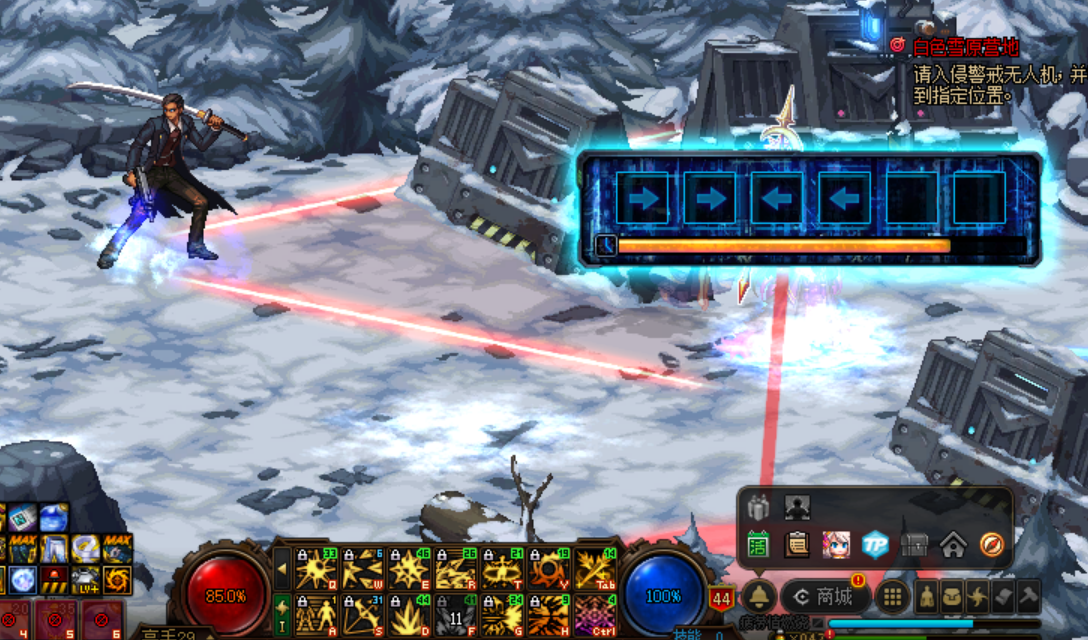The image size is (1088, 640).
Task: Activate the skill bound to Q
Action: pyautogui.click(x=315, y=568)
